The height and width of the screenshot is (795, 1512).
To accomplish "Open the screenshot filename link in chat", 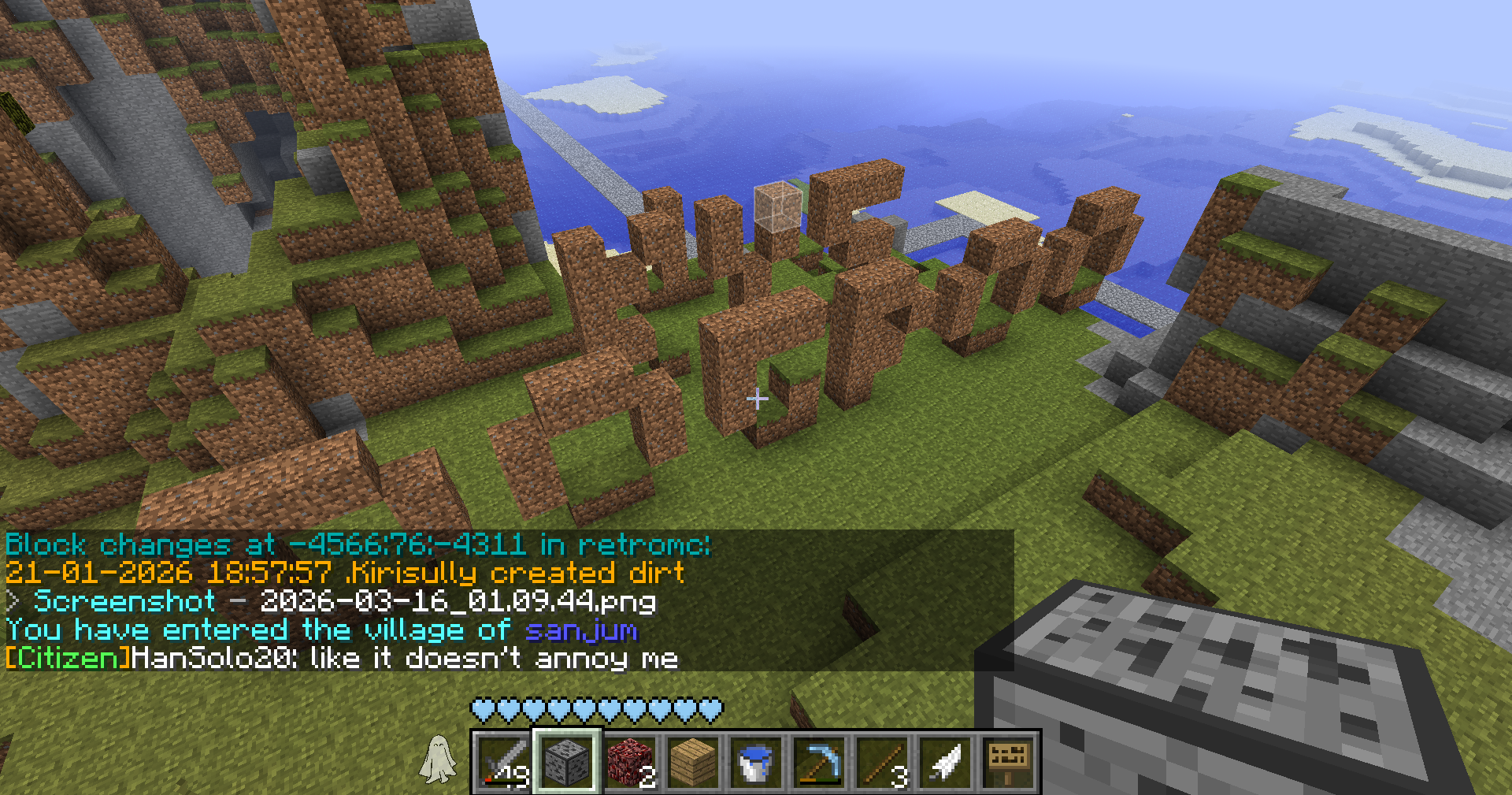I will 458,602.
